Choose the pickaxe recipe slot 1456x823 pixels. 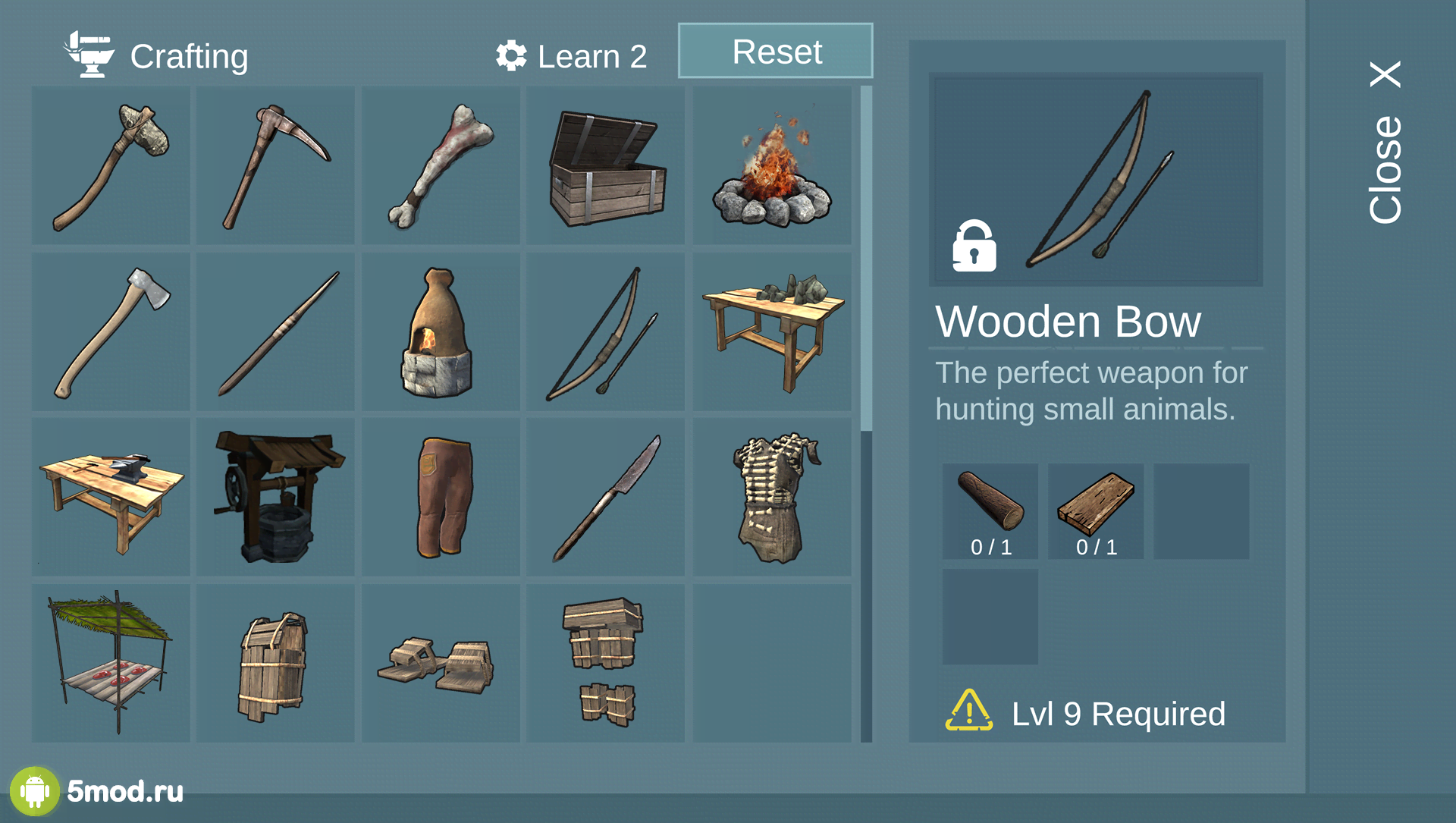pyautogui.click(x=275, y=165)
